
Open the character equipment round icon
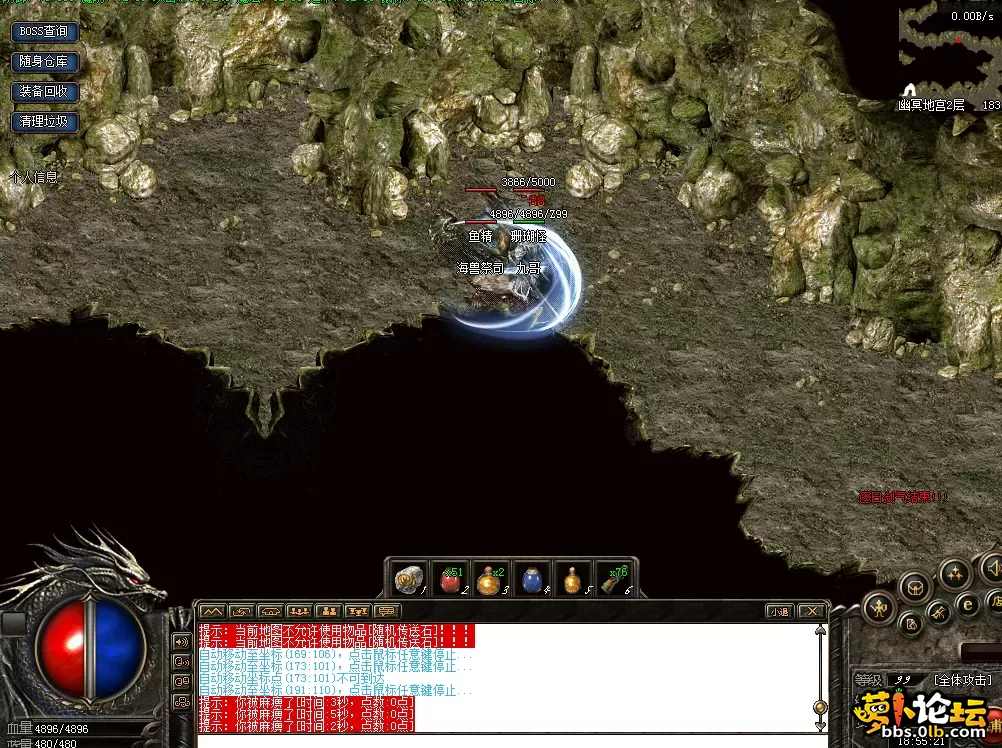[x=879, y=606]
